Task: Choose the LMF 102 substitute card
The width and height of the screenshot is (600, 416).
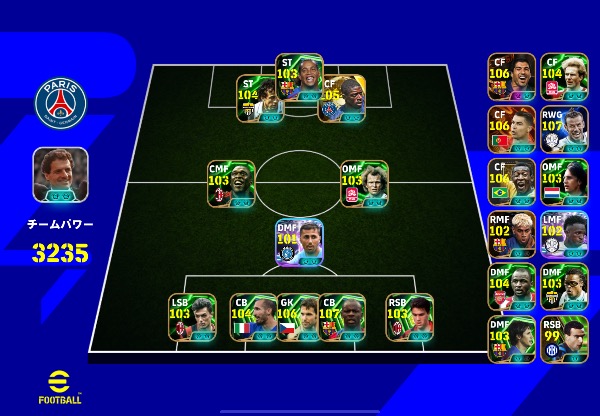Action: pyautogui.click(x=564, y=235)
